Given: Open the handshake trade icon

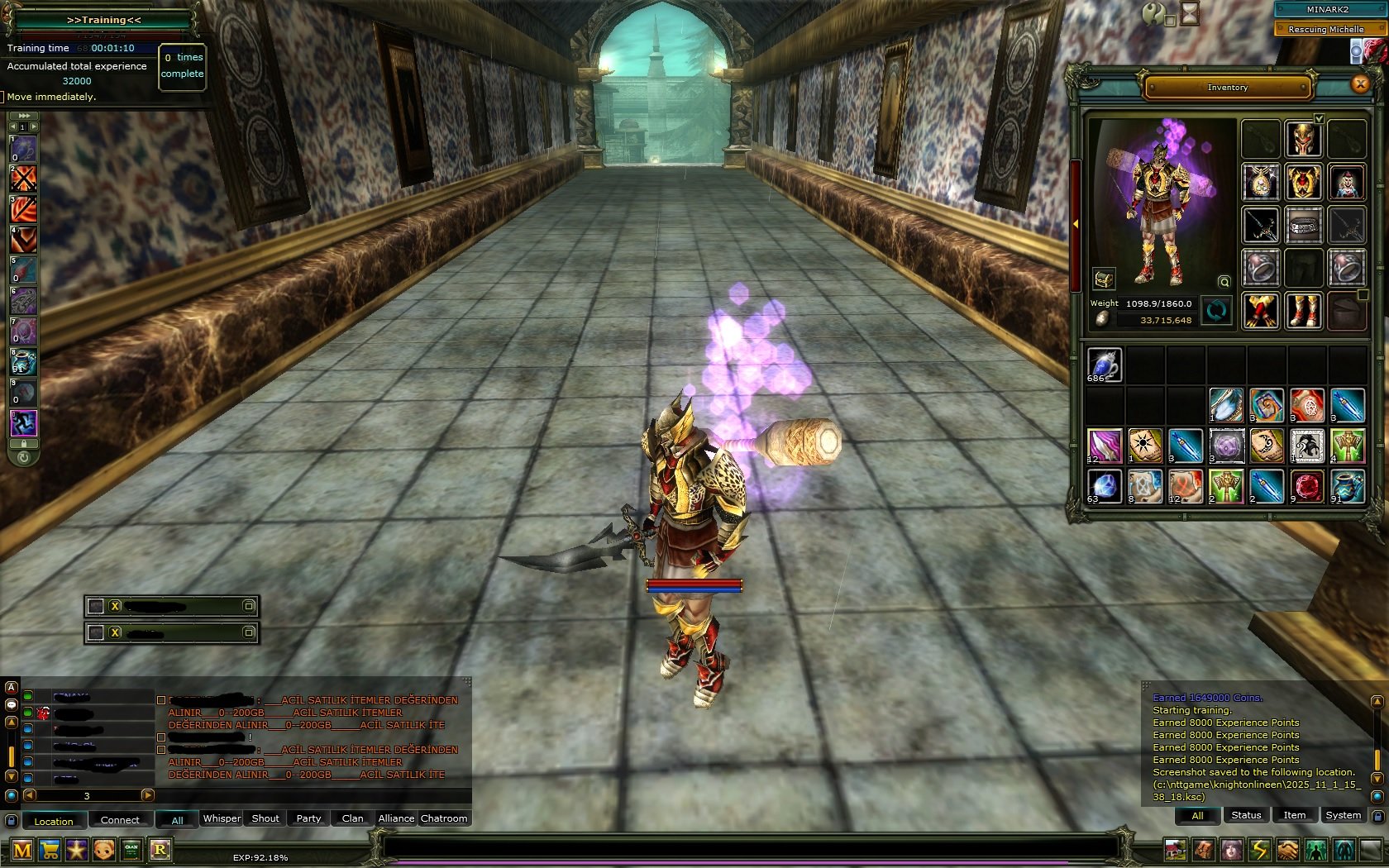Looking at the screenshot, I should [1287, 850].
